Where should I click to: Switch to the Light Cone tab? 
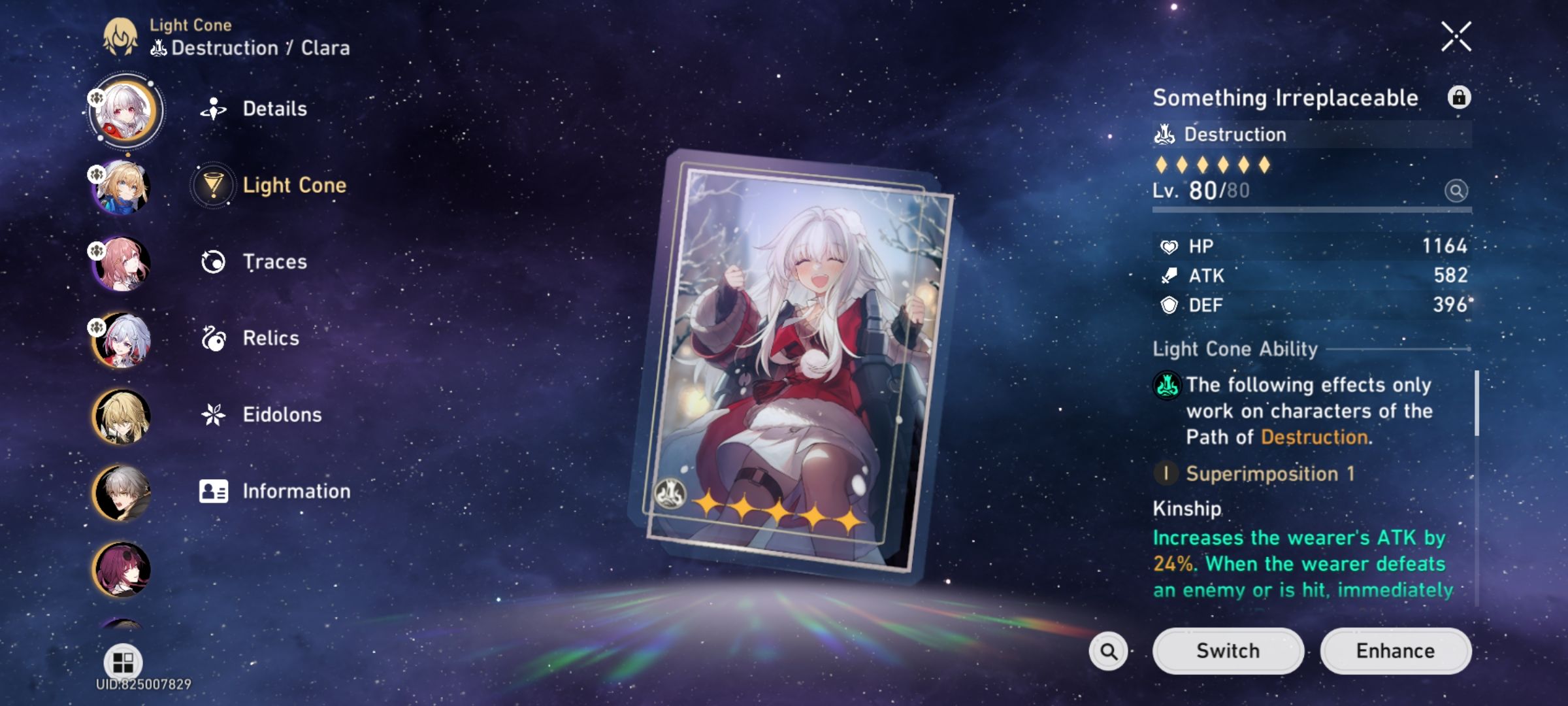294,184
